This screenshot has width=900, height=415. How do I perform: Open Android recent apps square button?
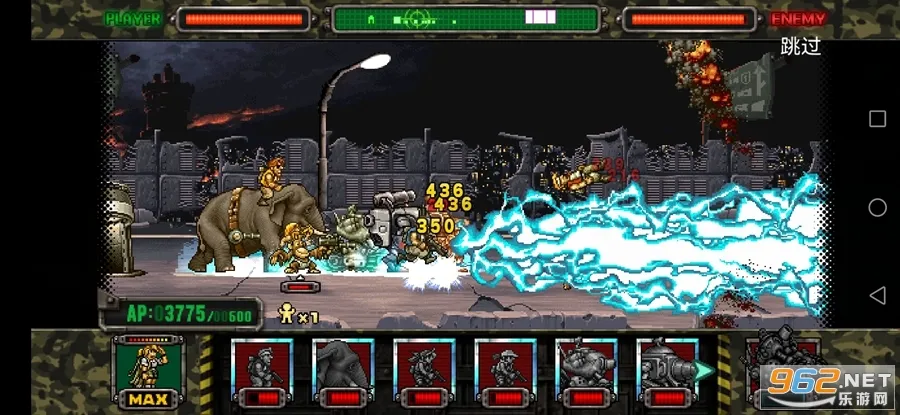(877, 119)
